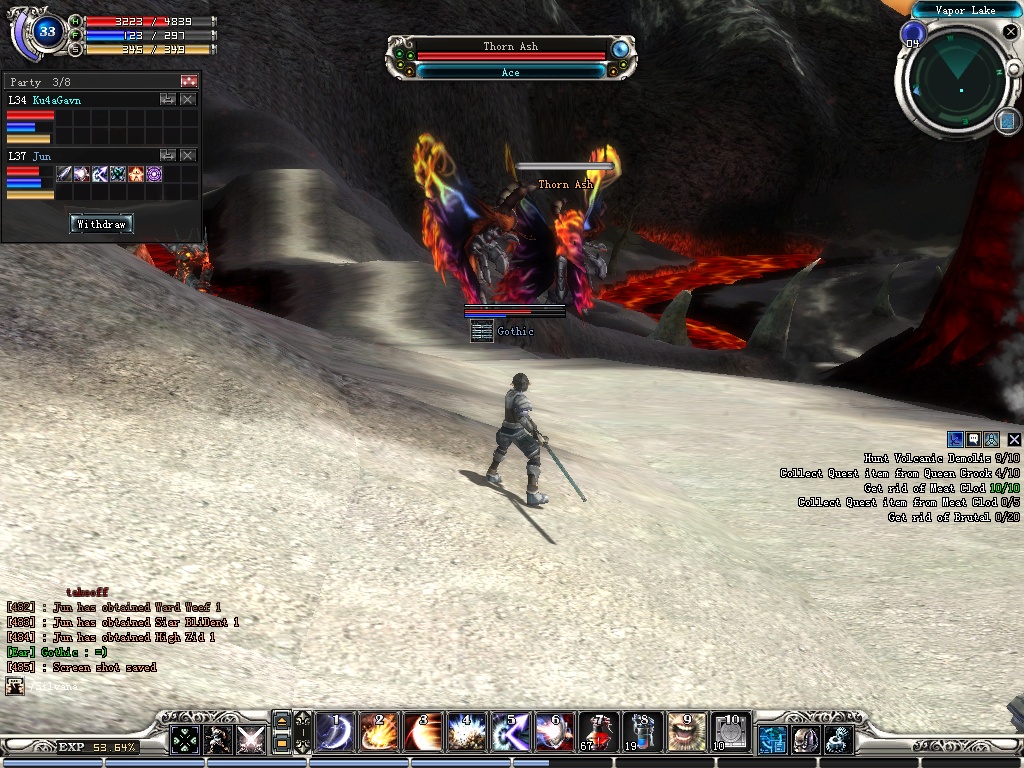Toggle the red party options button
The width and height of the screenshot is (1024, 768).
point(189,81)
